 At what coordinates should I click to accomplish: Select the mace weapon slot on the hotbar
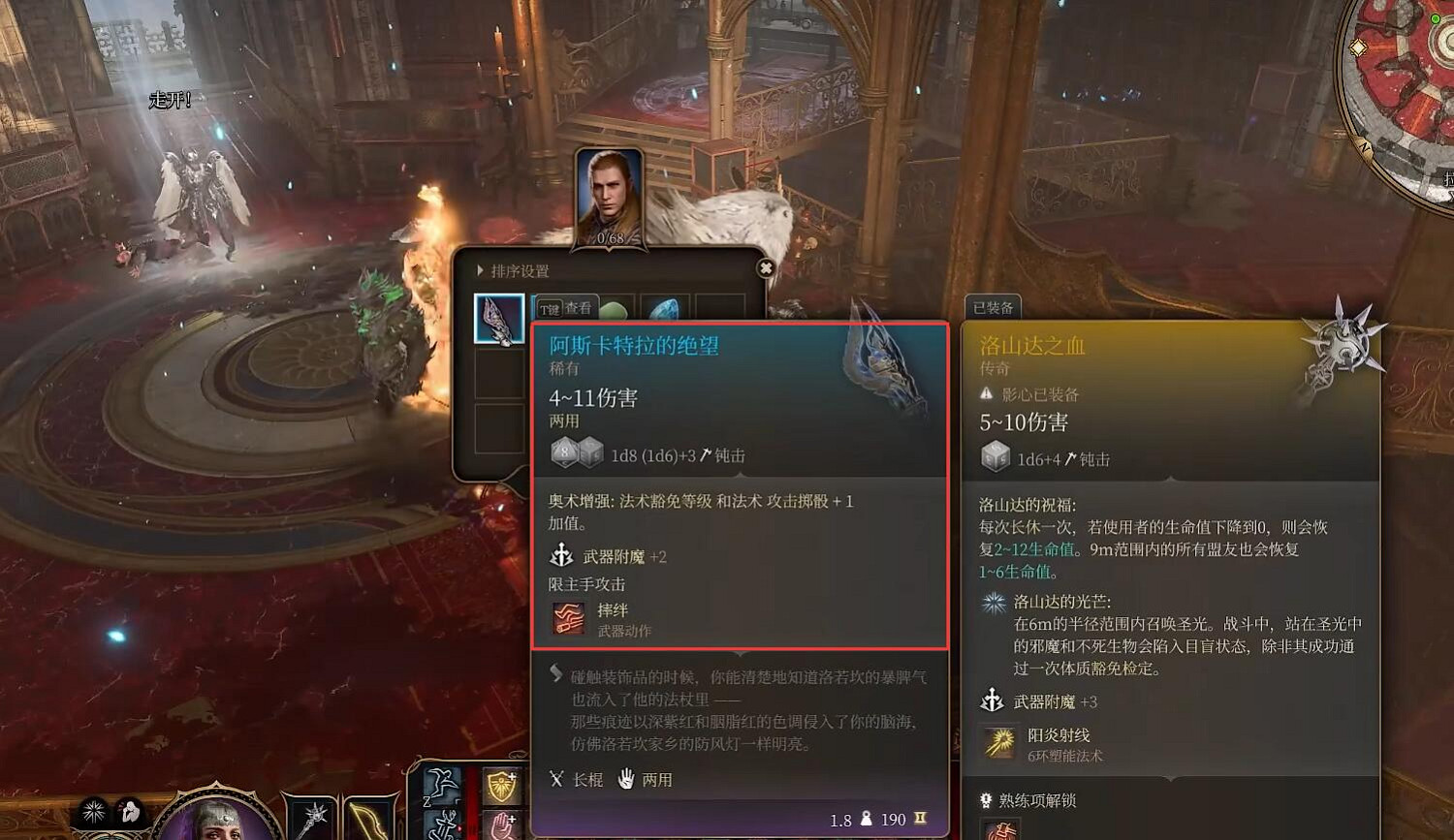[x=311, y=819]
